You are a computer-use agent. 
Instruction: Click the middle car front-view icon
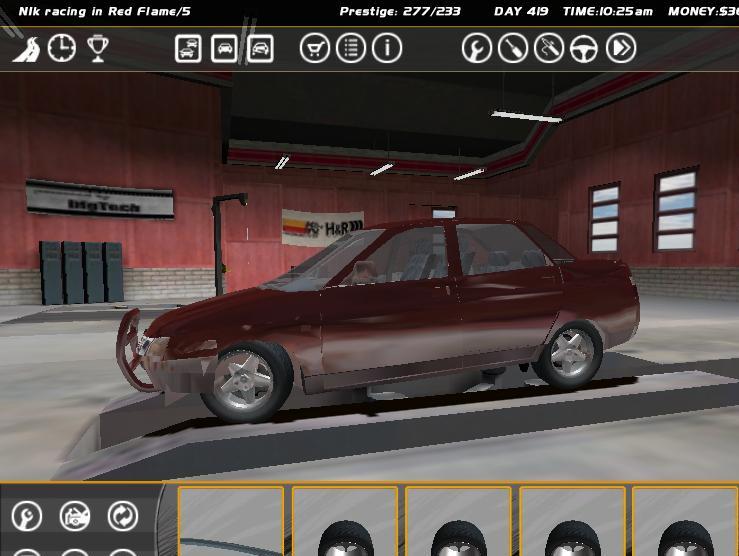tap(224, 48)
